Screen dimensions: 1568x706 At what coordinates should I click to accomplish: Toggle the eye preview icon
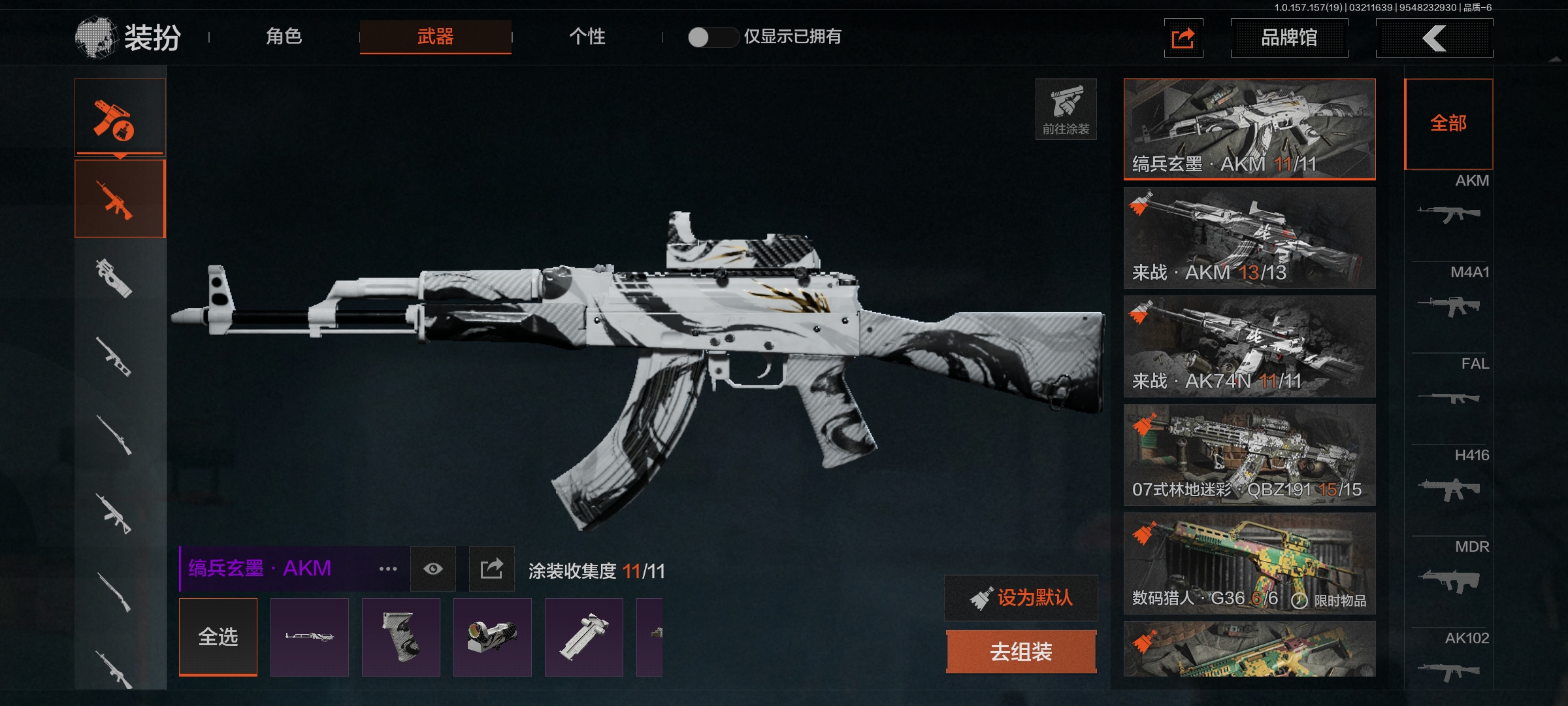[x=433, y=569]
